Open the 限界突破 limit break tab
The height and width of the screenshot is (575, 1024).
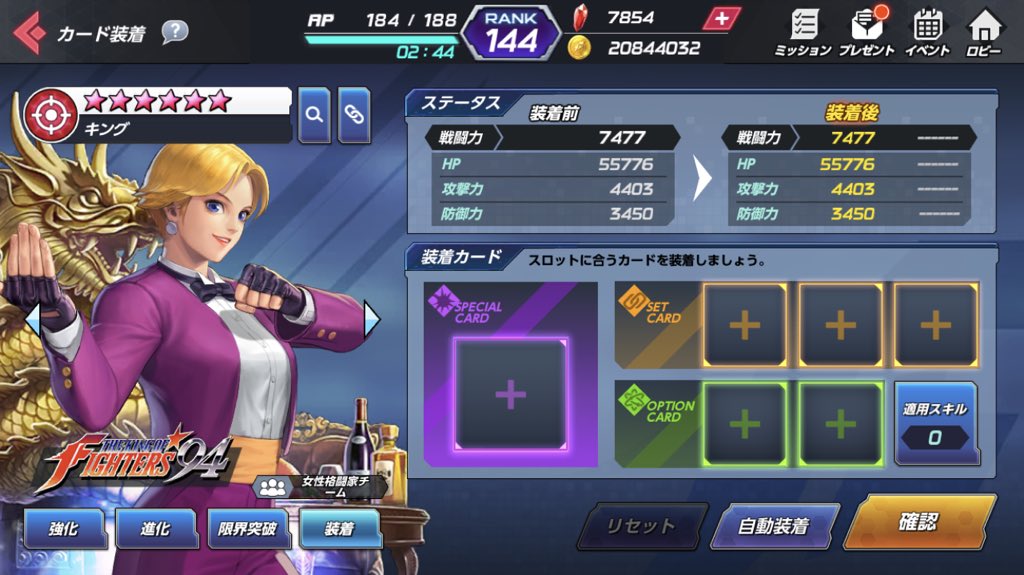248,528
